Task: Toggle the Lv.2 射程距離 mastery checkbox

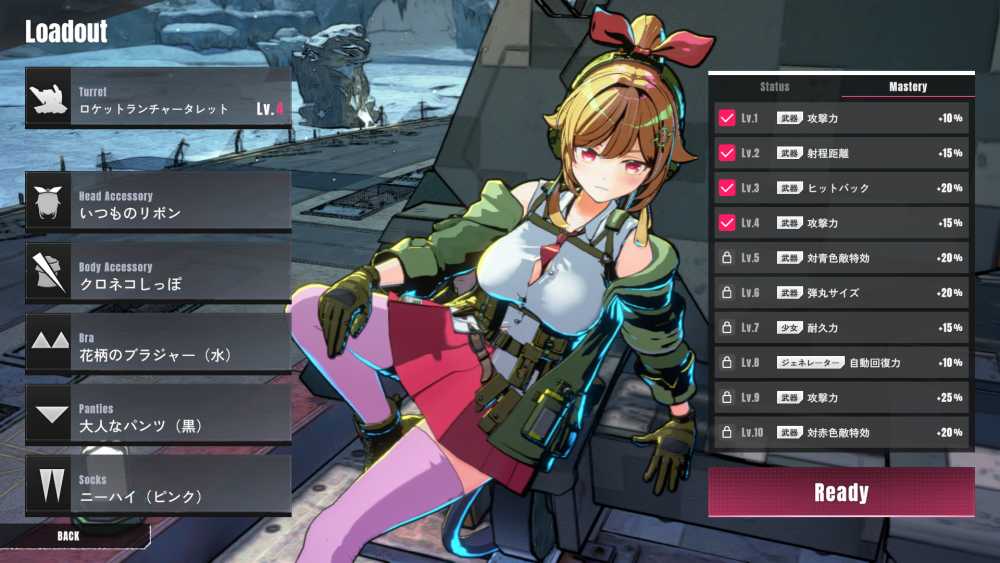Action: [x=727, y=153]
